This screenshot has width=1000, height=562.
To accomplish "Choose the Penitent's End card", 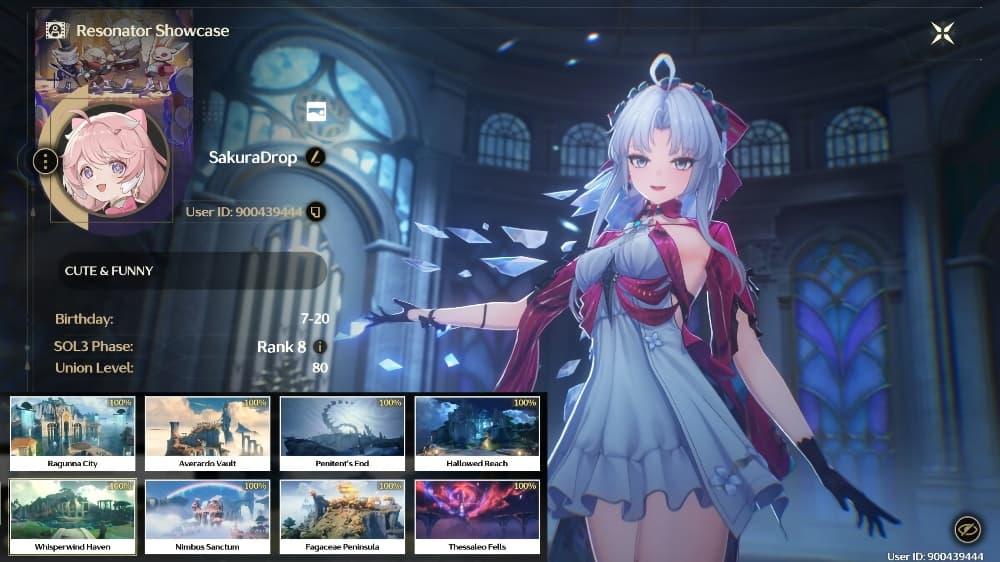I will tap(342, 433).
